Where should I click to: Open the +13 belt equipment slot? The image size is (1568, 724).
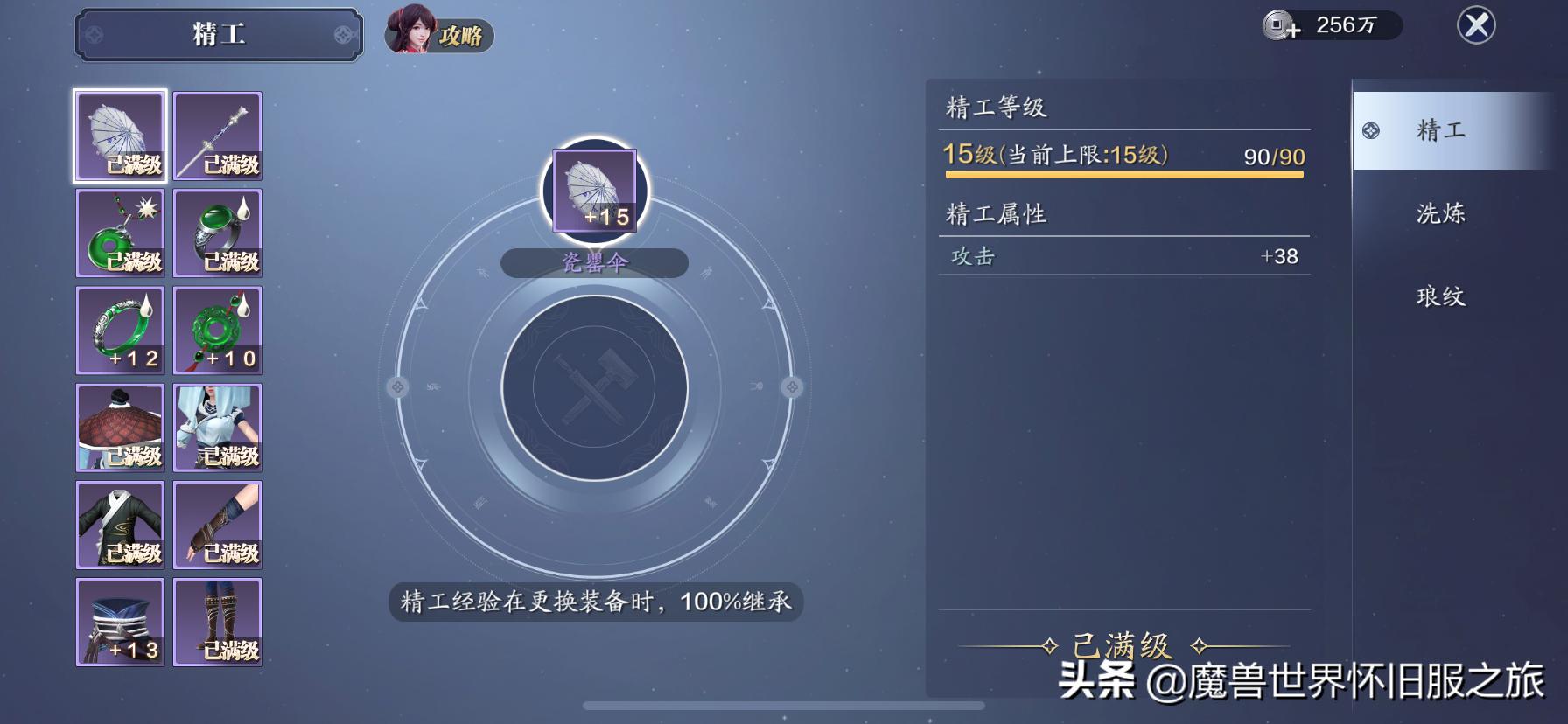click(x=120, y=623)
